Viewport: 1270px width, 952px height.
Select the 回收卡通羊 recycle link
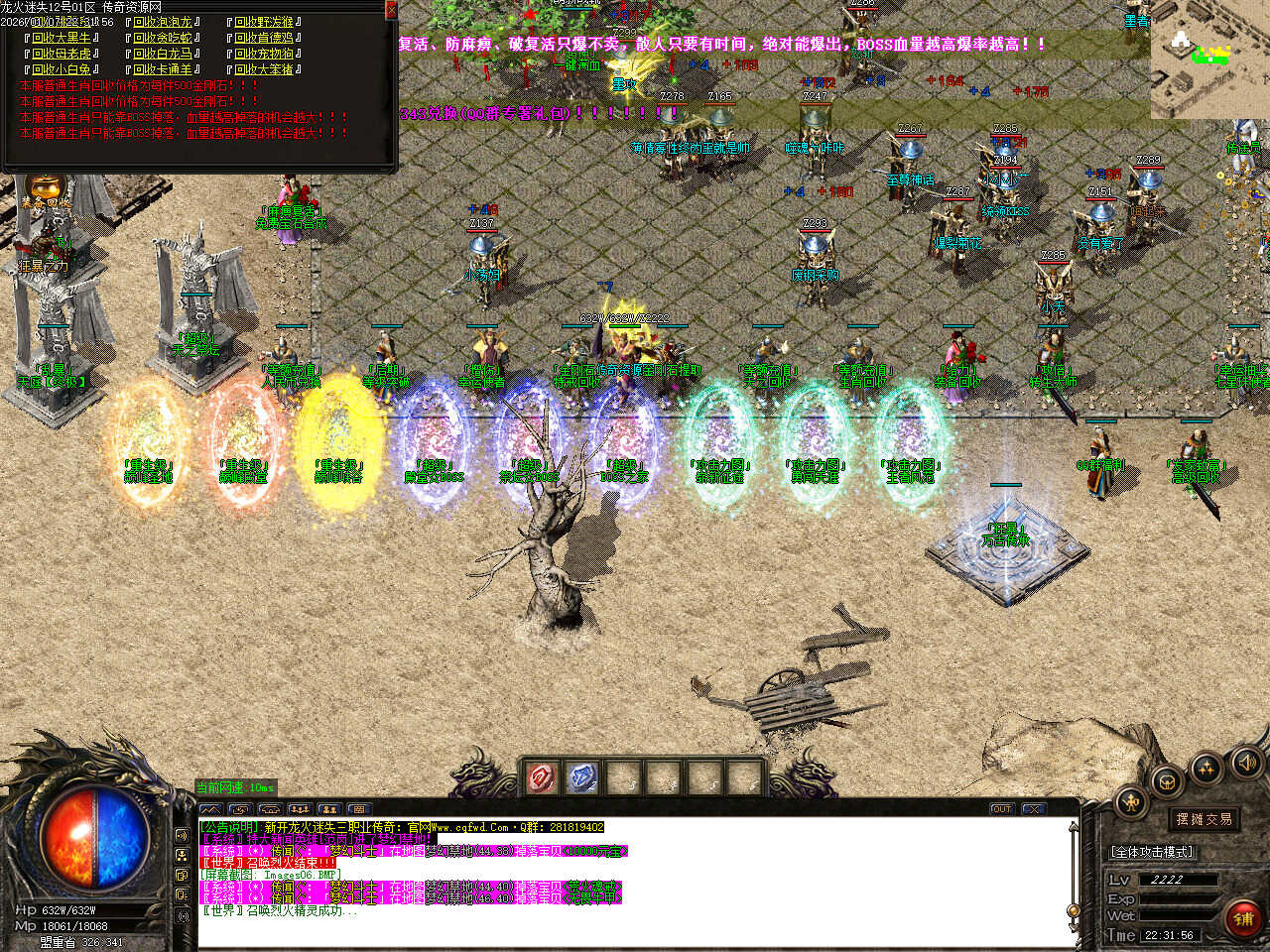[x=164, y=69]
